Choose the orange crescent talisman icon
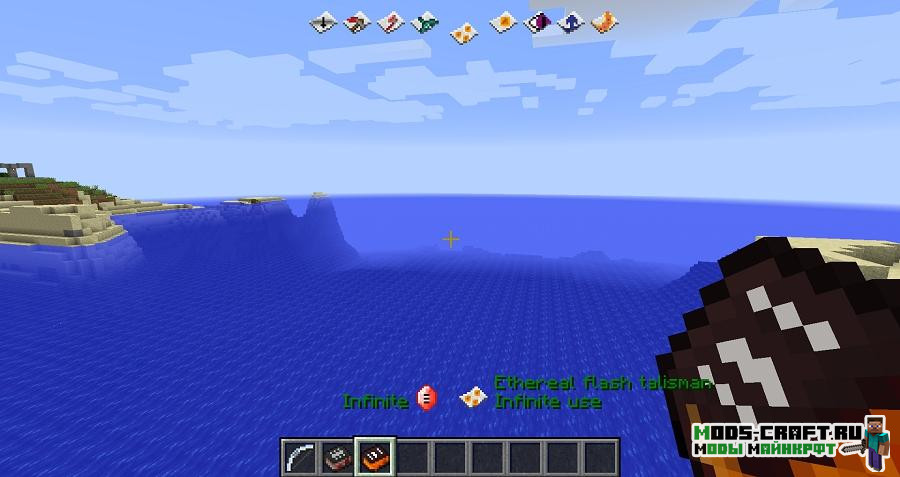Viewport: 900px width, 477px height. pyautogui.click(x=603, y=21)
